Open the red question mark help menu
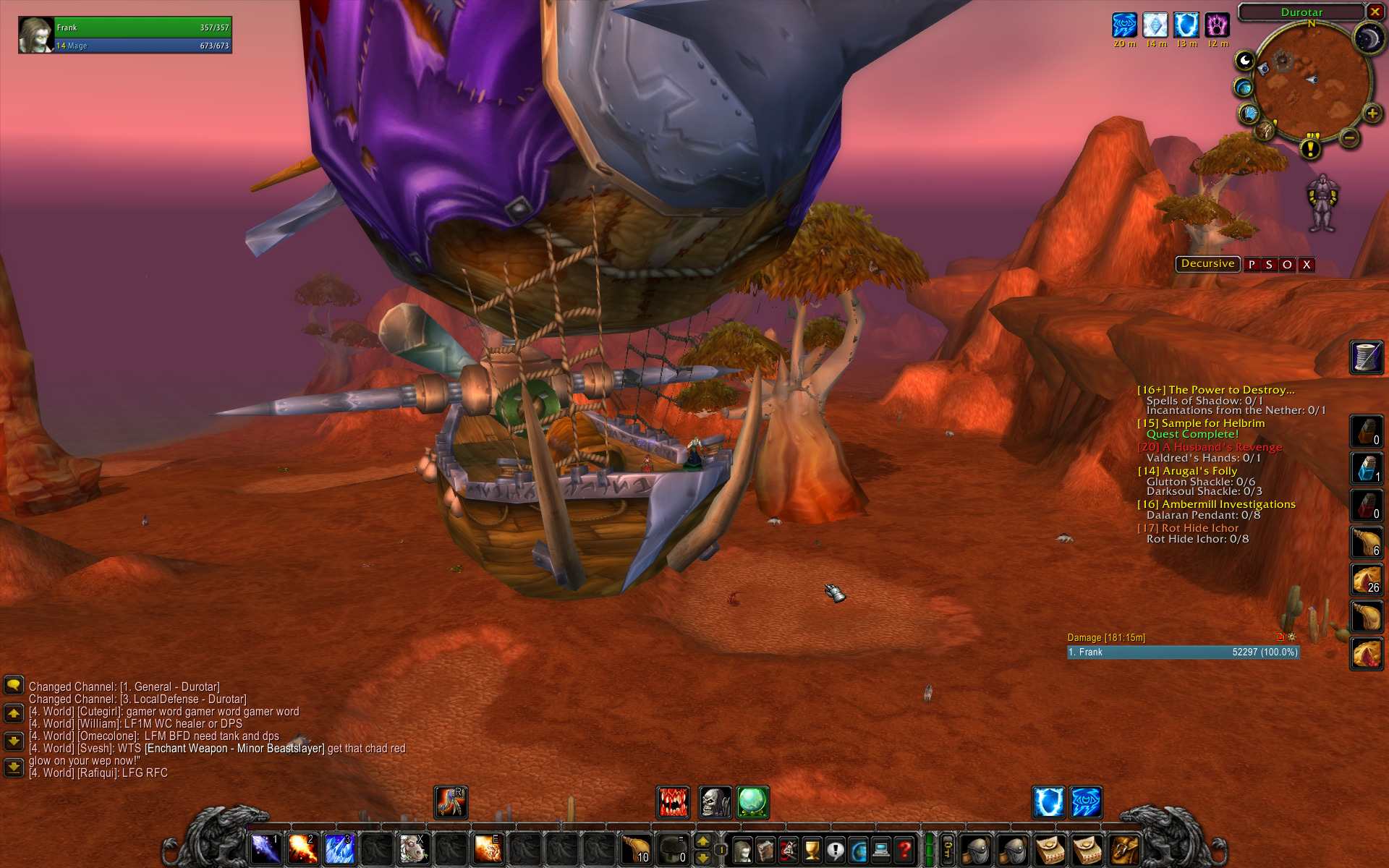1389x868 pixels. [x=904, y=849]
